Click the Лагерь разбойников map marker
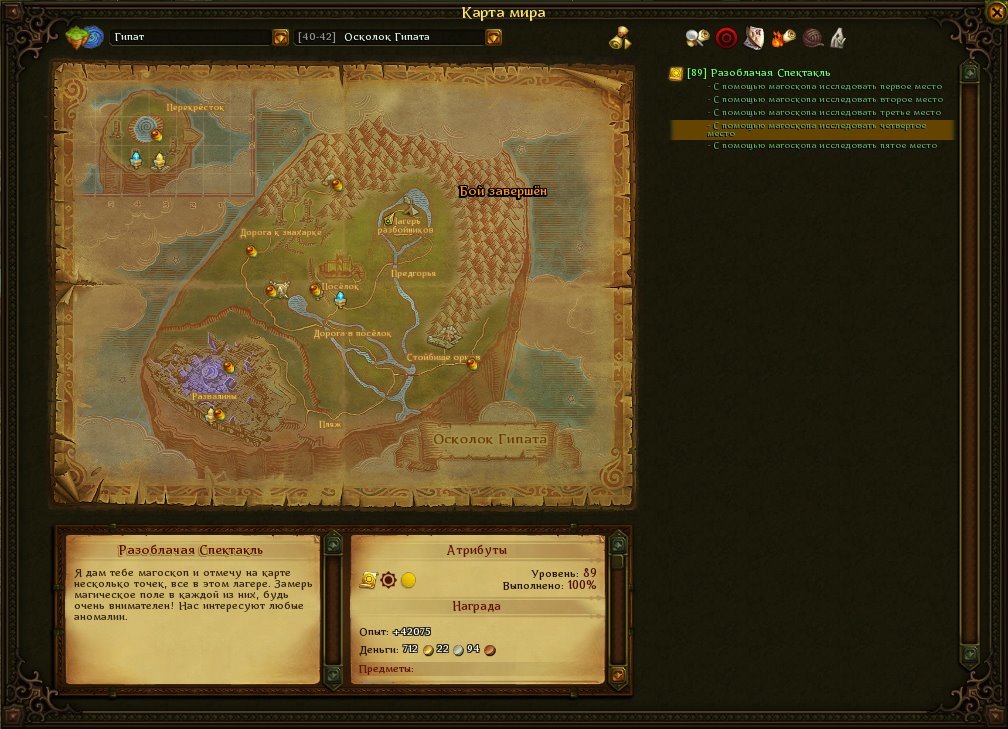The image size is (1008, 729). click(x=407, y=222)
